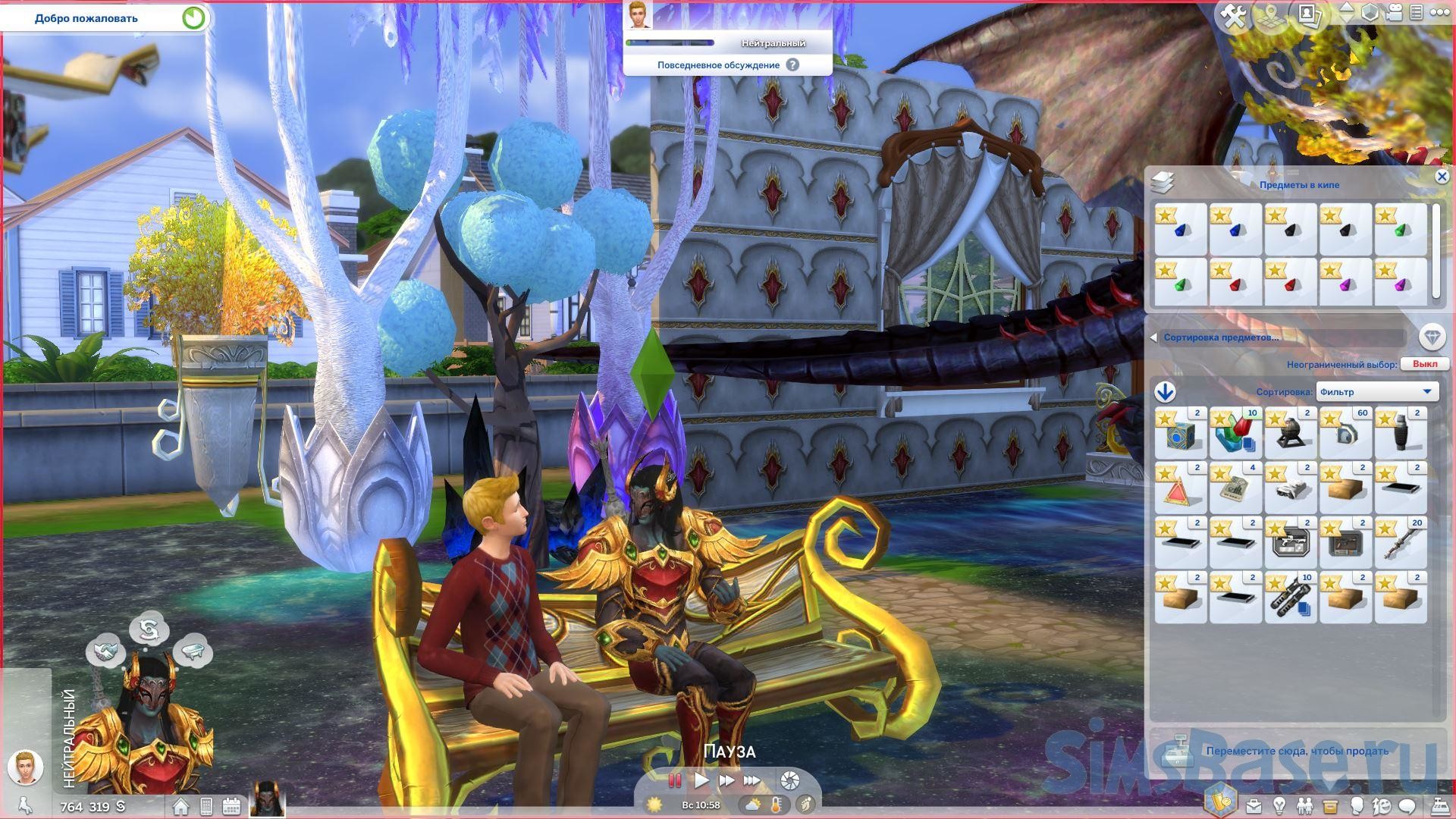Select the inventory stack with count 60

click(x=1345, y=433)
